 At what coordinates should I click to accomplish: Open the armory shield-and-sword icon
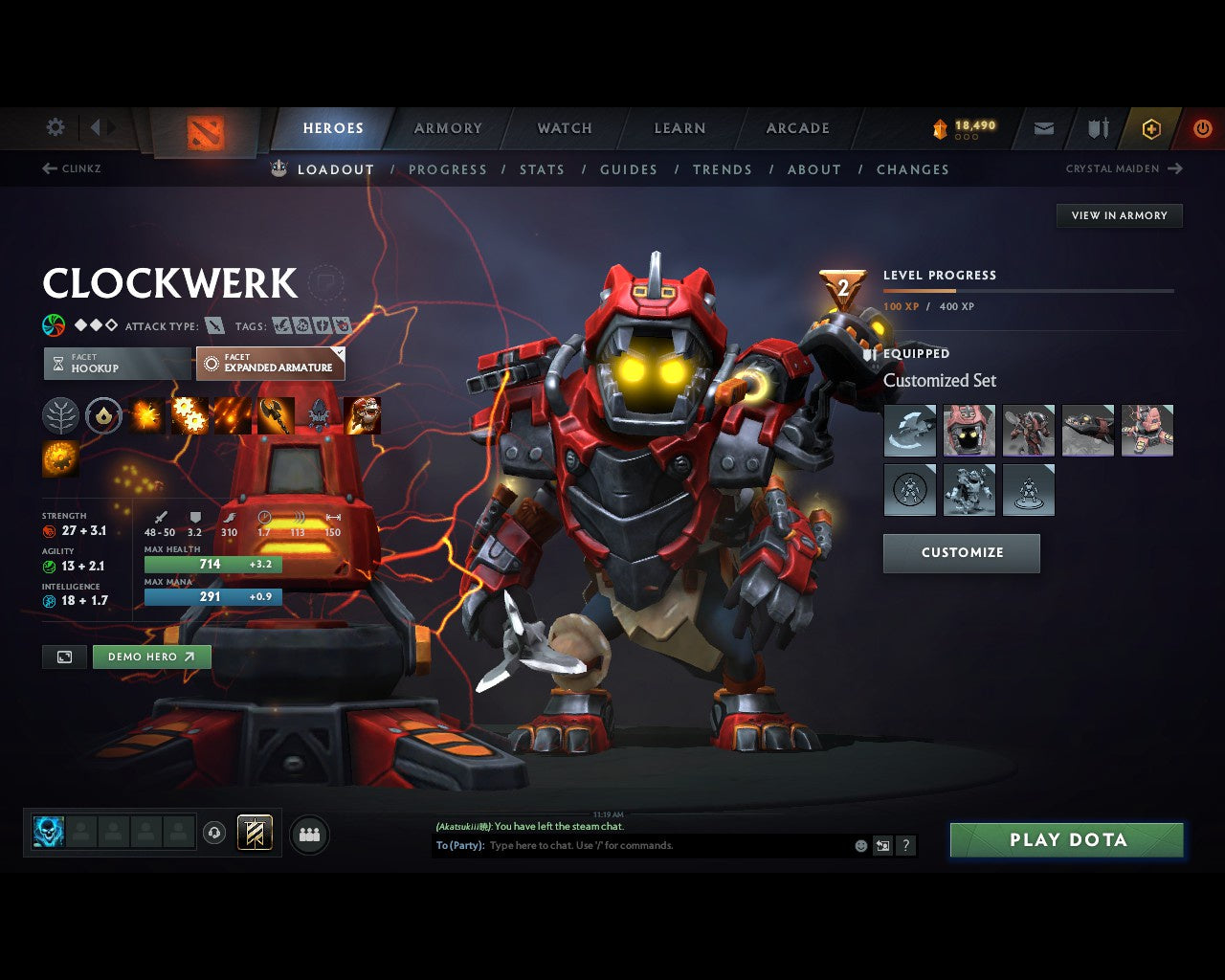[1096, 128]
